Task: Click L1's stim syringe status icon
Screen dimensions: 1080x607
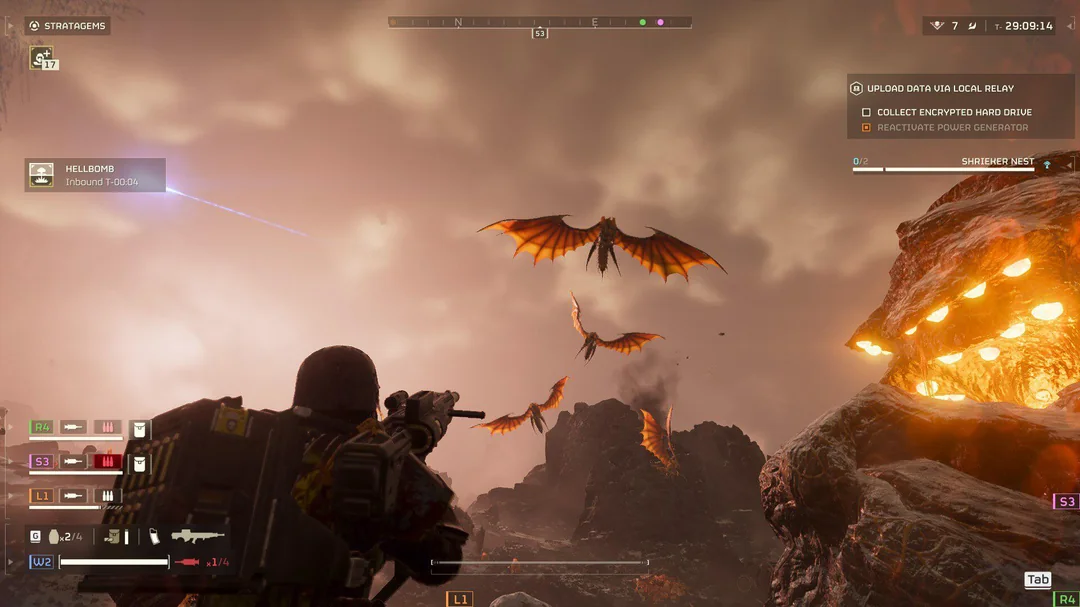Action: tap(74, 495)
